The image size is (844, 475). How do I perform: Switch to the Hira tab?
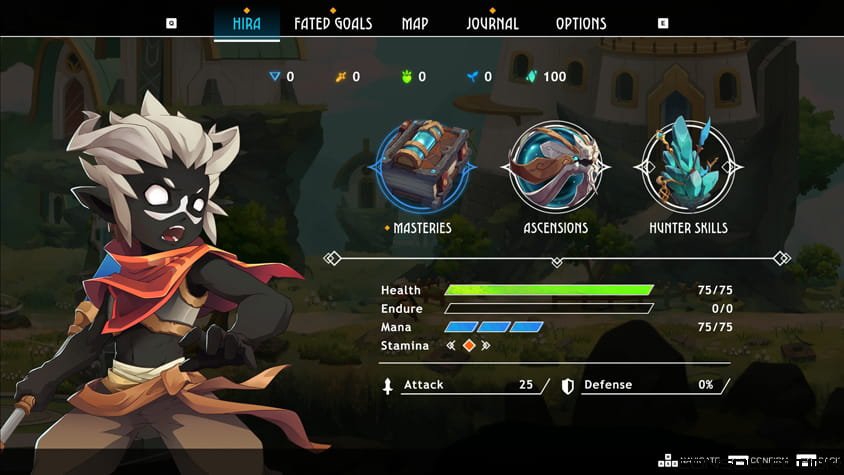pyautogui.click(x=246, y=23)
